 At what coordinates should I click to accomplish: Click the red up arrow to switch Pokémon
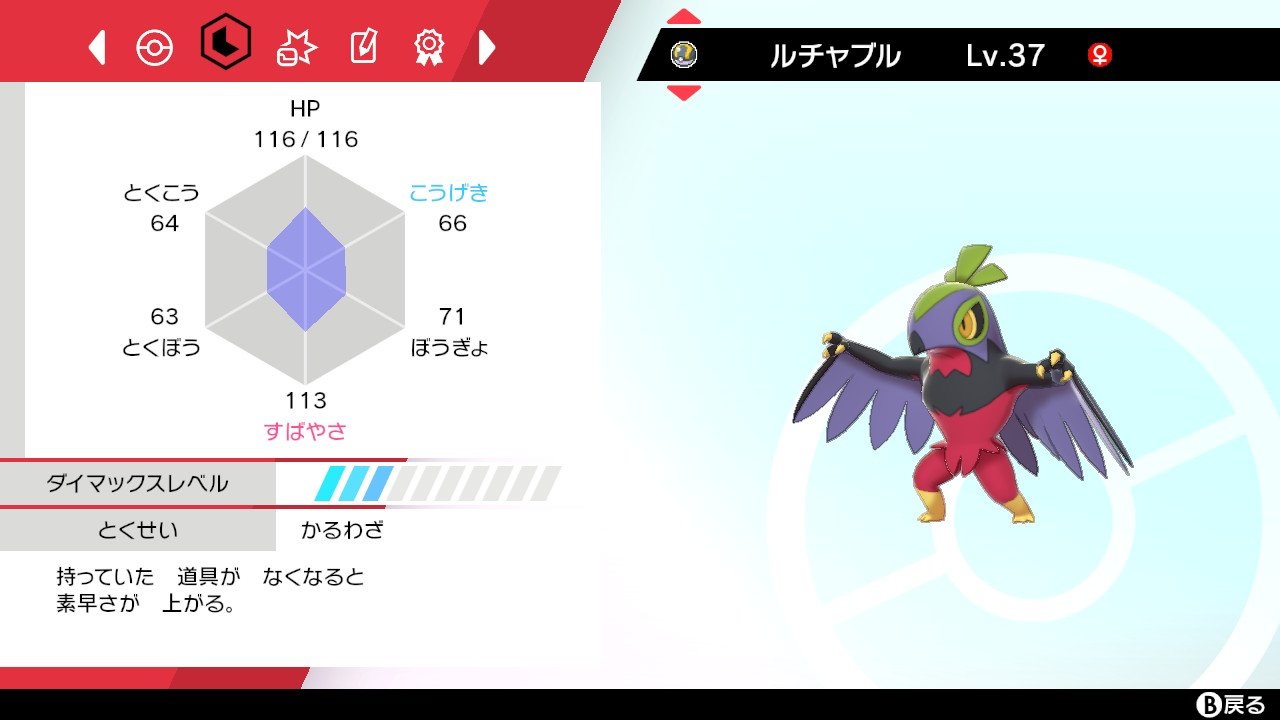[x=684, y=14]
